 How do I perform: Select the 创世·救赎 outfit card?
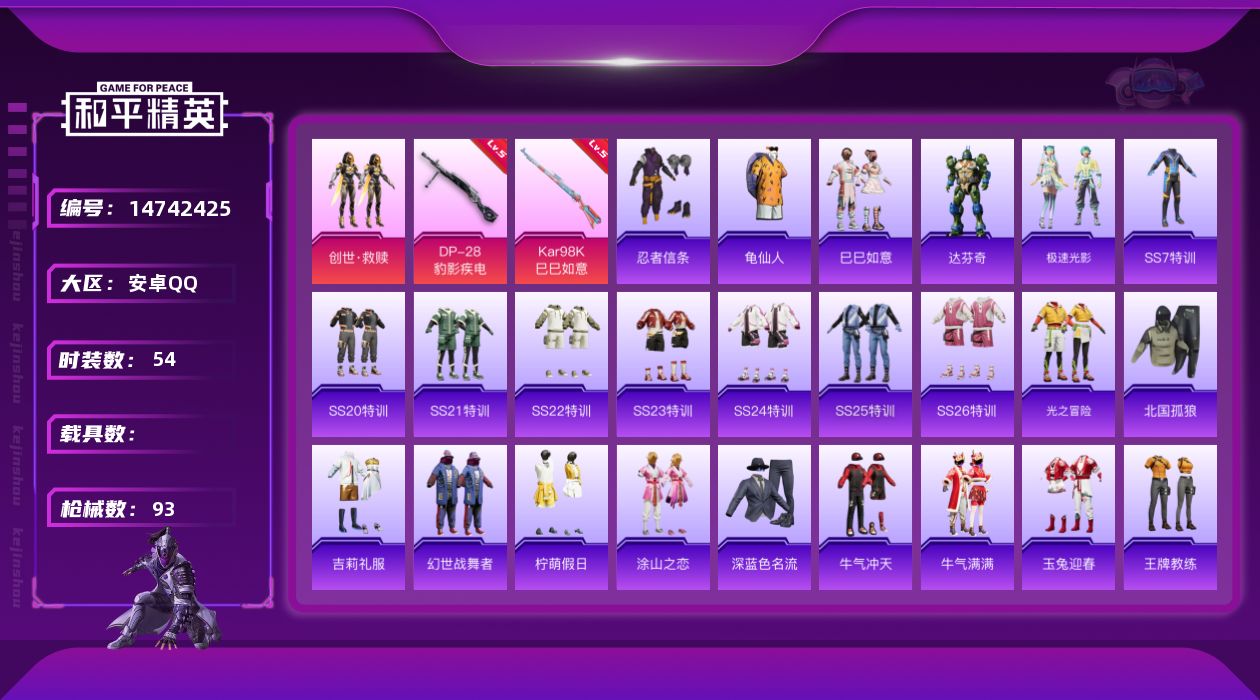[x=358, y=211]
